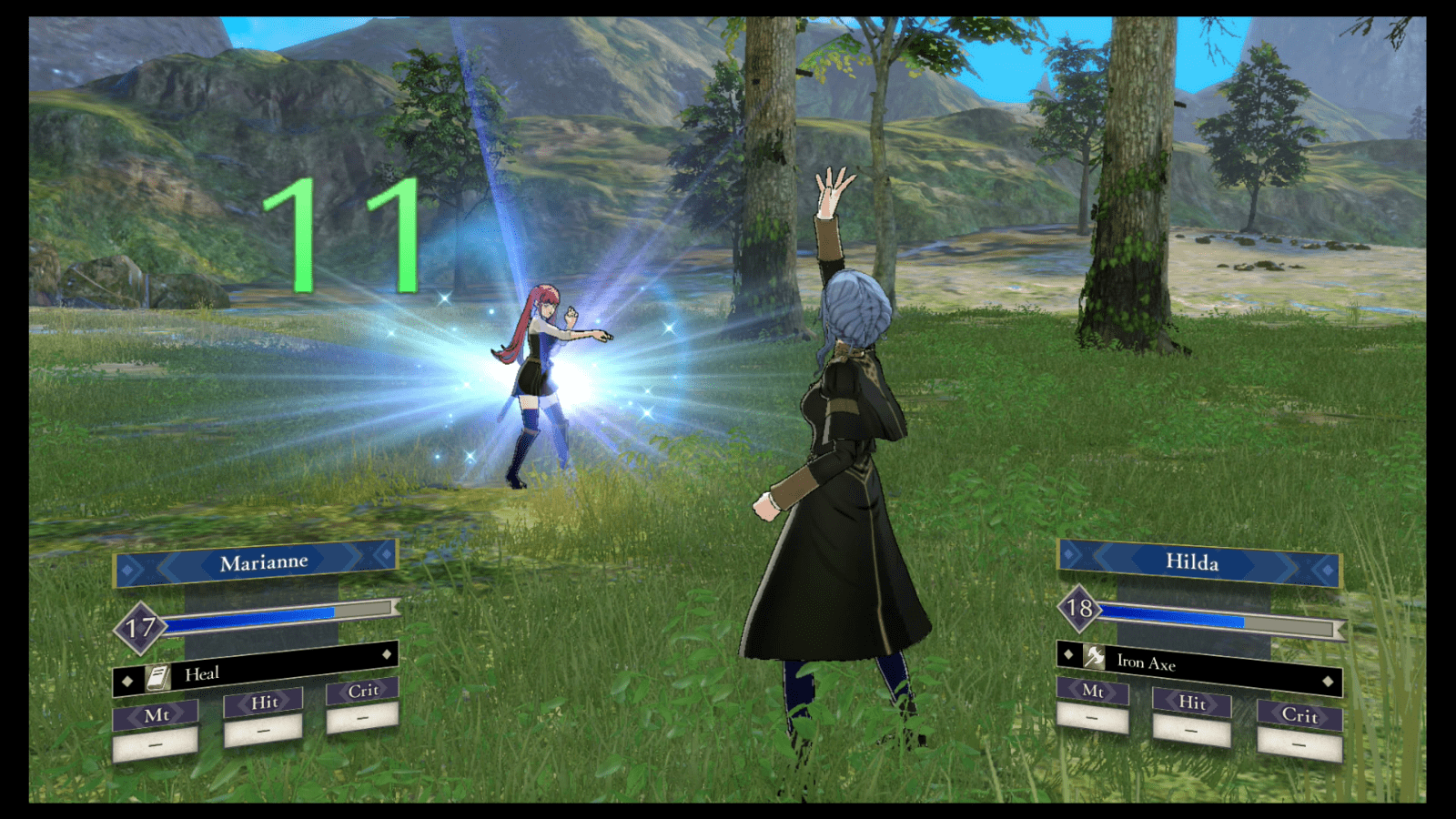Image resolution: width=1456 pixels, height=819 pixels.
Task: Click Hilda's blue HP gauge
Action: (x=1174, y=617)
